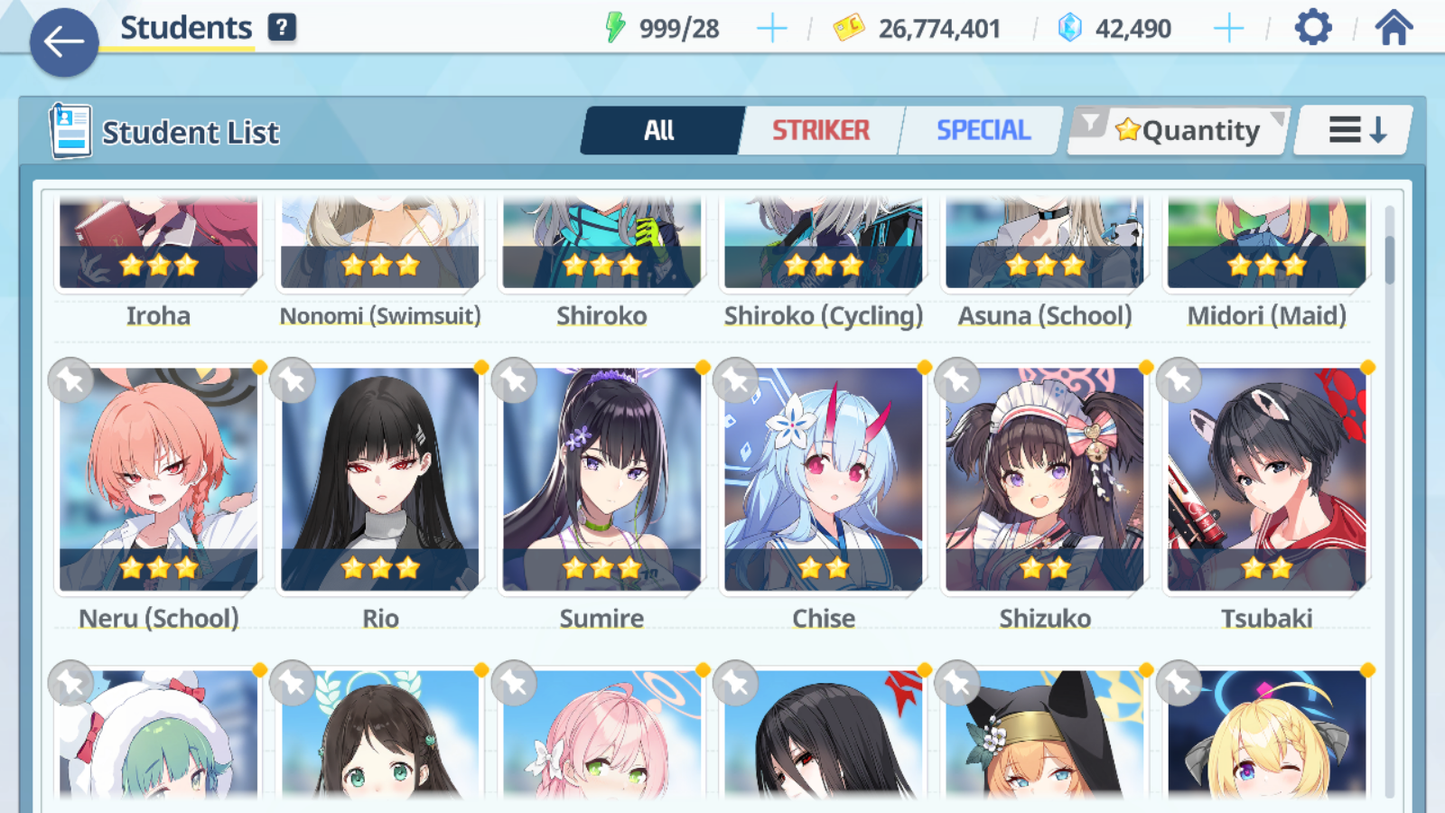Choose the Rio student card
The image size is (1445, 813).
[x=380, y=480]
